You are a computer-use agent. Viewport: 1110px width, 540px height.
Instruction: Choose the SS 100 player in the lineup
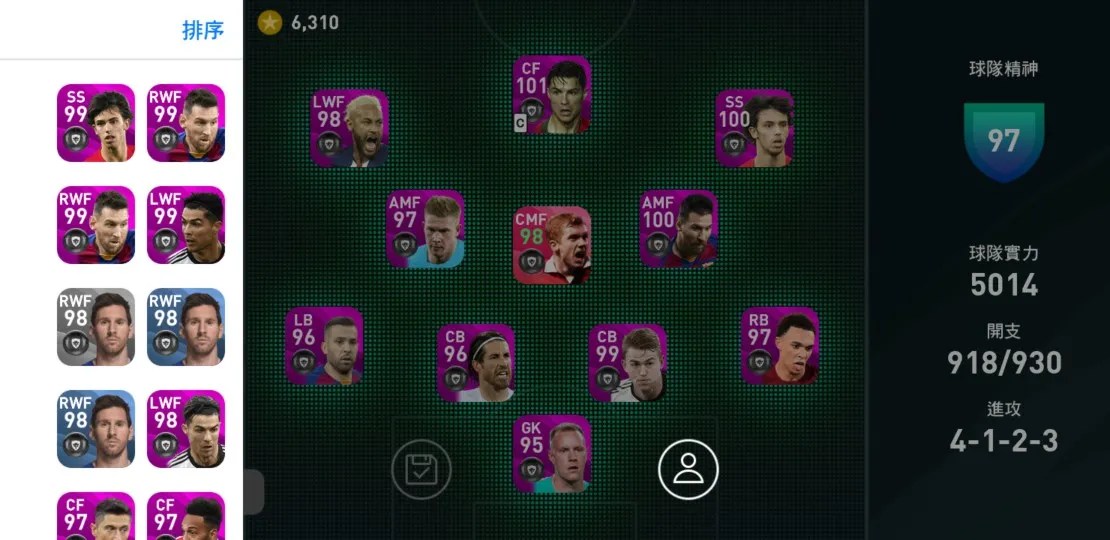755,128
